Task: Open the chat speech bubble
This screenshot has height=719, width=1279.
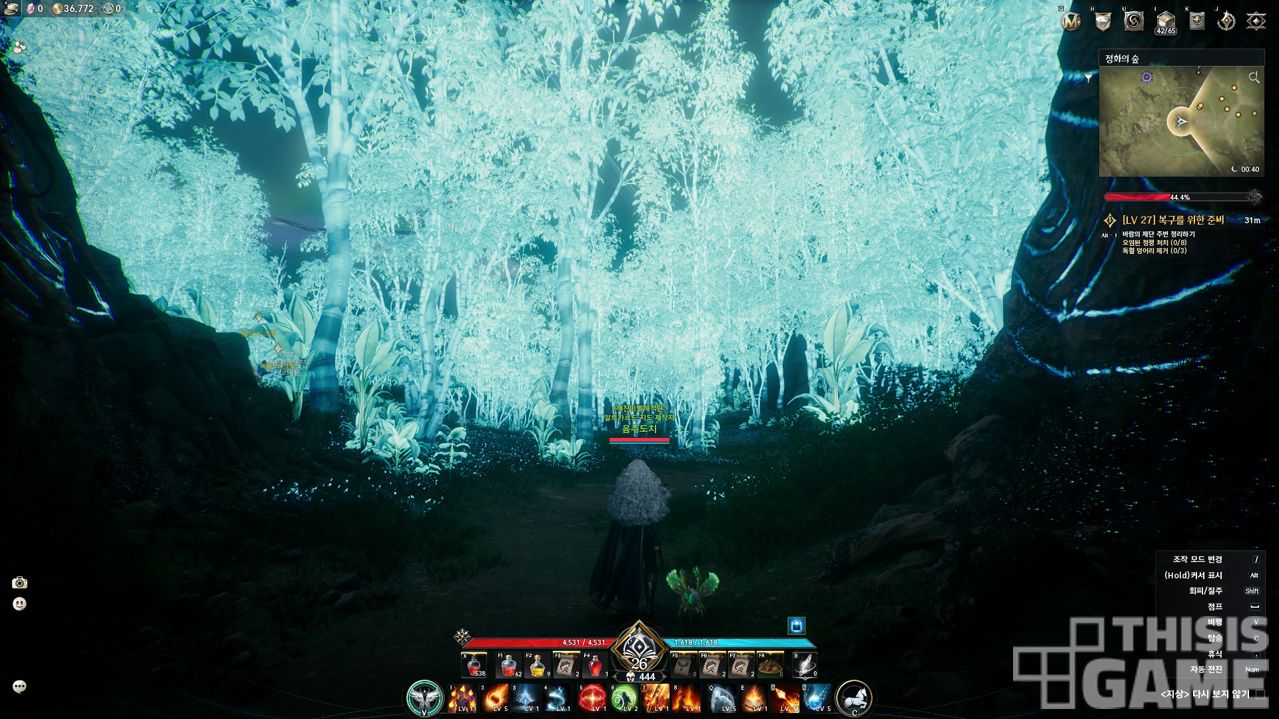Action: click(x=19, y=687)
